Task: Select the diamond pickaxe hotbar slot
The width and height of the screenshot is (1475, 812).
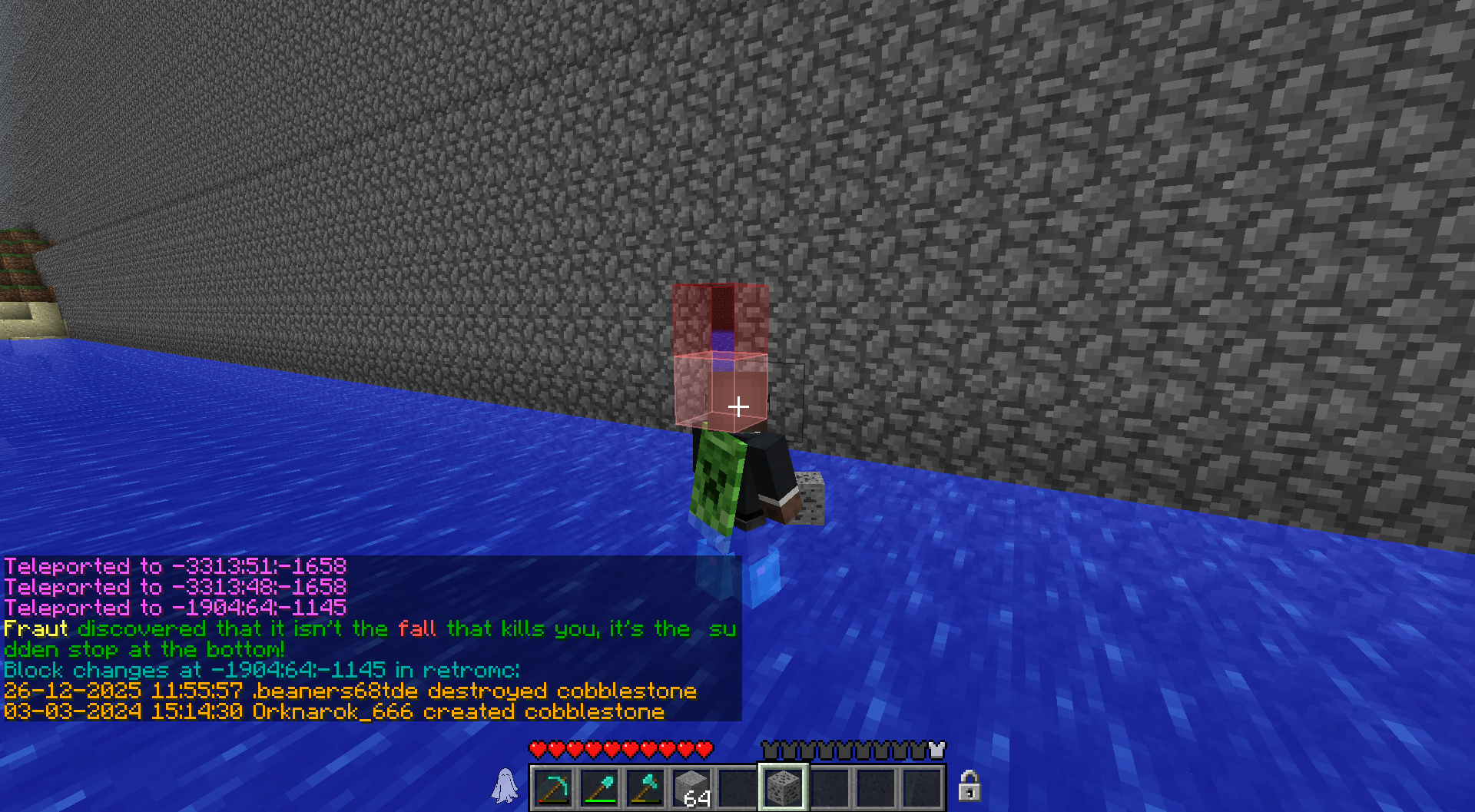Action: (x=553, y=787)
